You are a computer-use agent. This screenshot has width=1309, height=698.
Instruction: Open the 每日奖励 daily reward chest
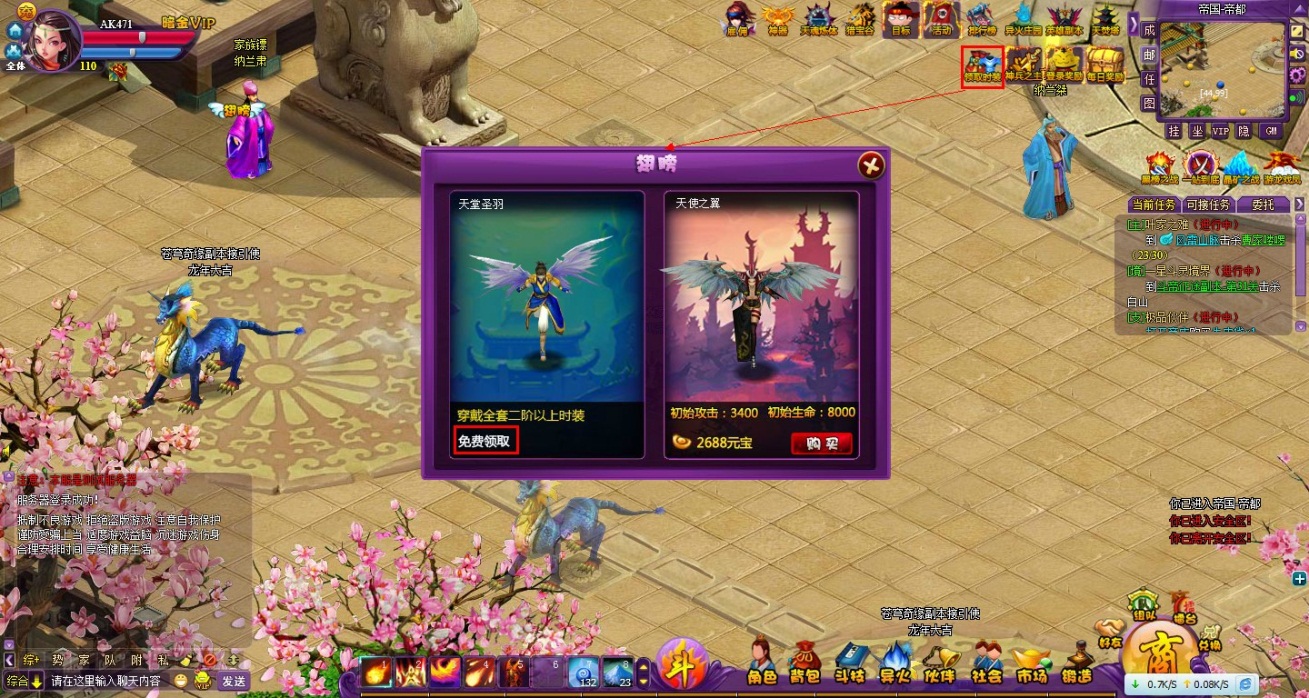1105,65
